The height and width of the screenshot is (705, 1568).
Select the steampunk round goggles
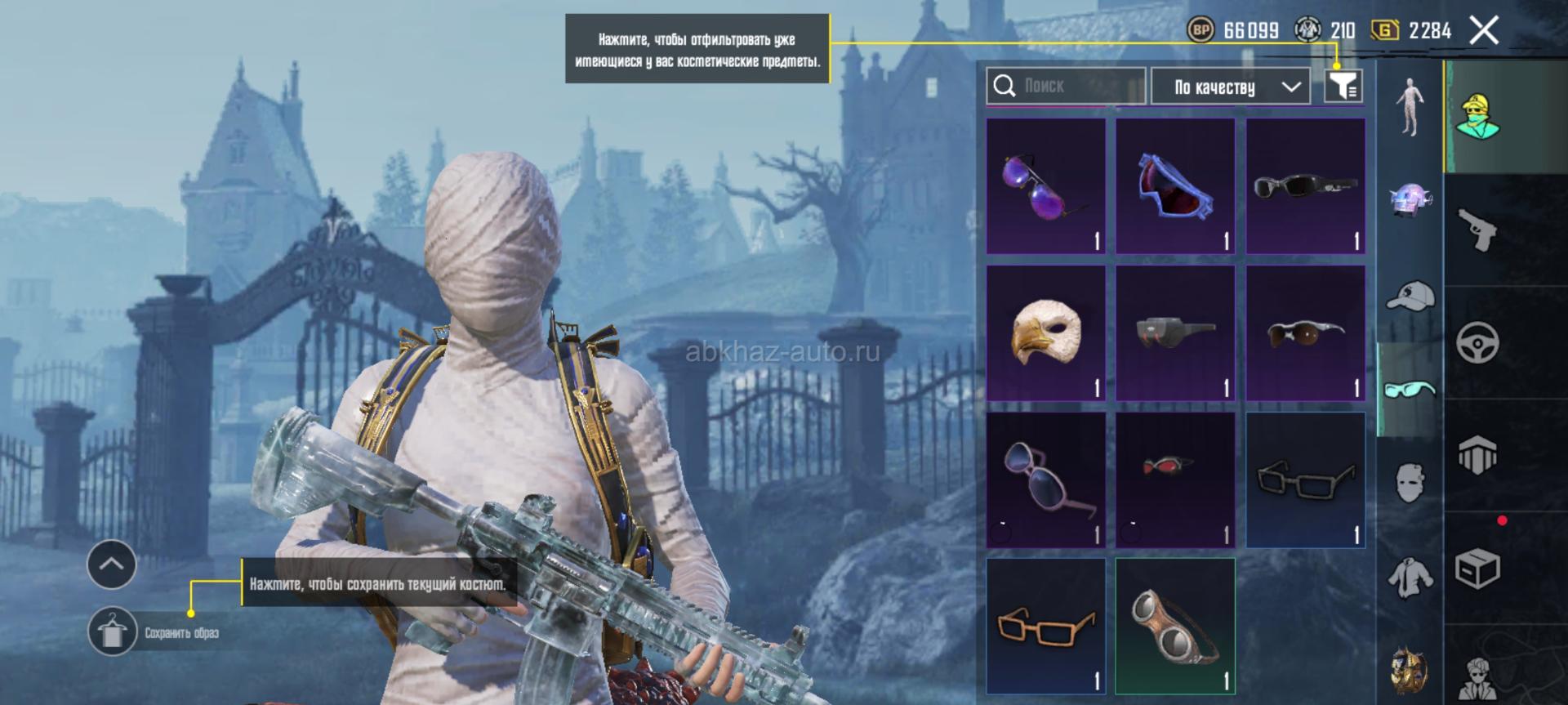tap(1175, 627)
